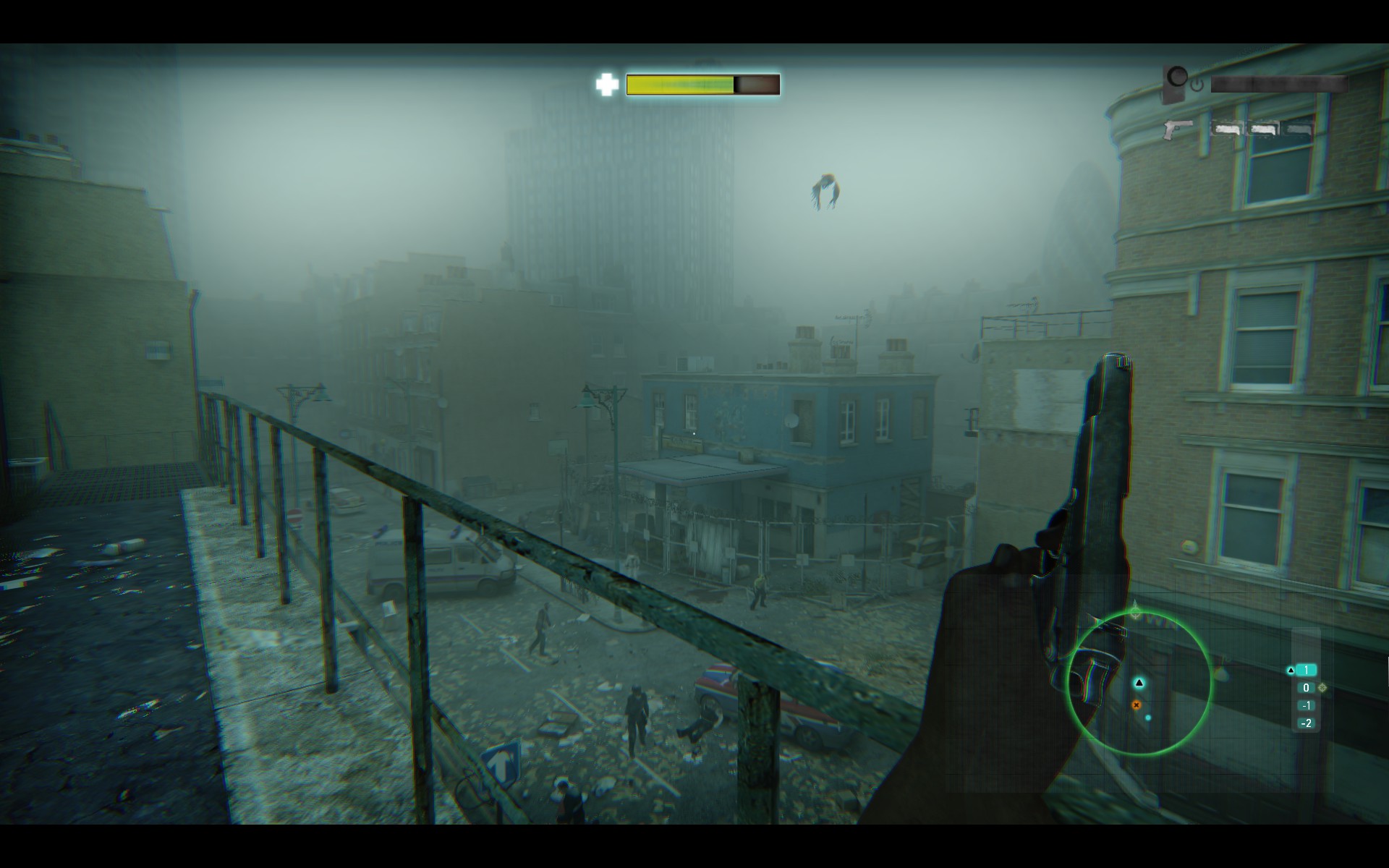Click the white medical cross icon

[x=606, y=85]
